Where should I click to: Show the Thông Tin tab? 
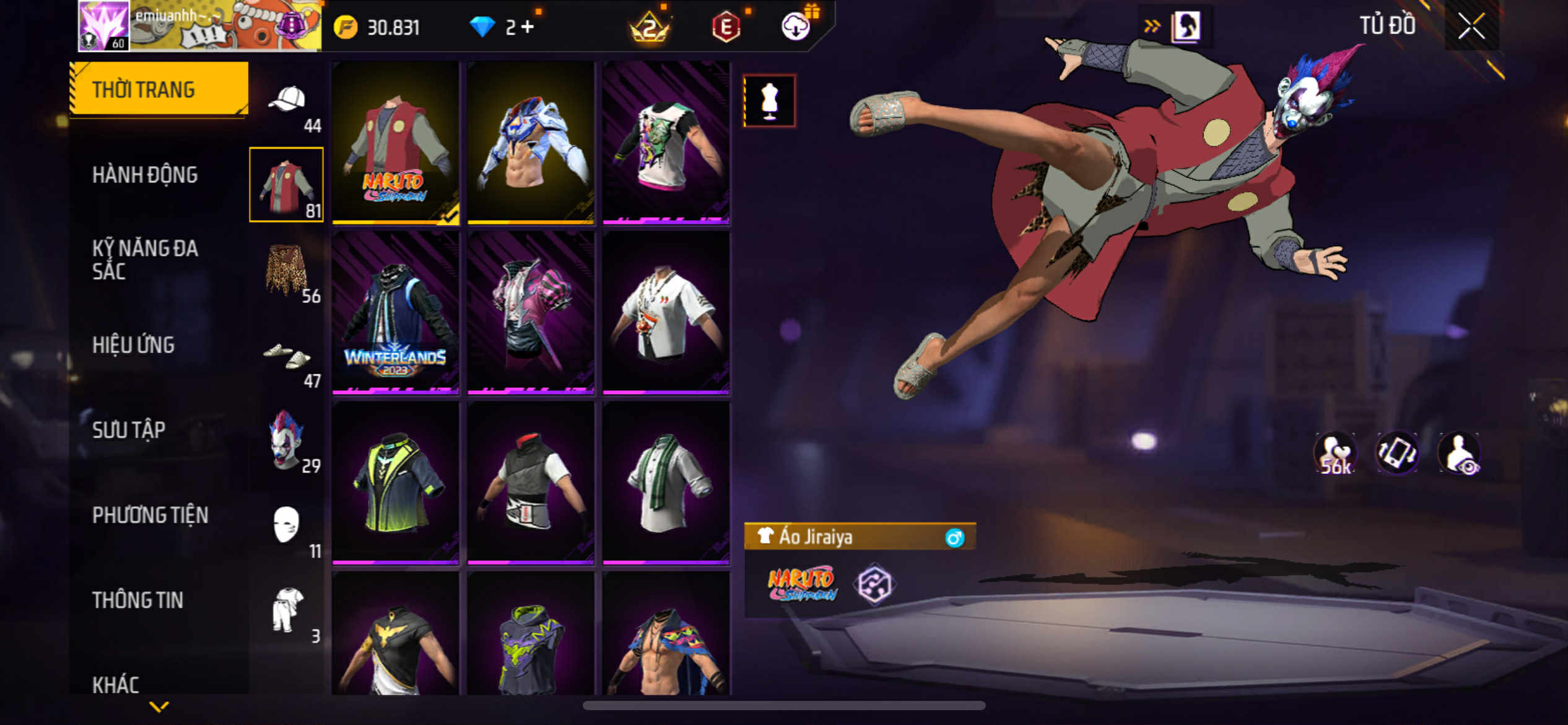pos(137,600)
